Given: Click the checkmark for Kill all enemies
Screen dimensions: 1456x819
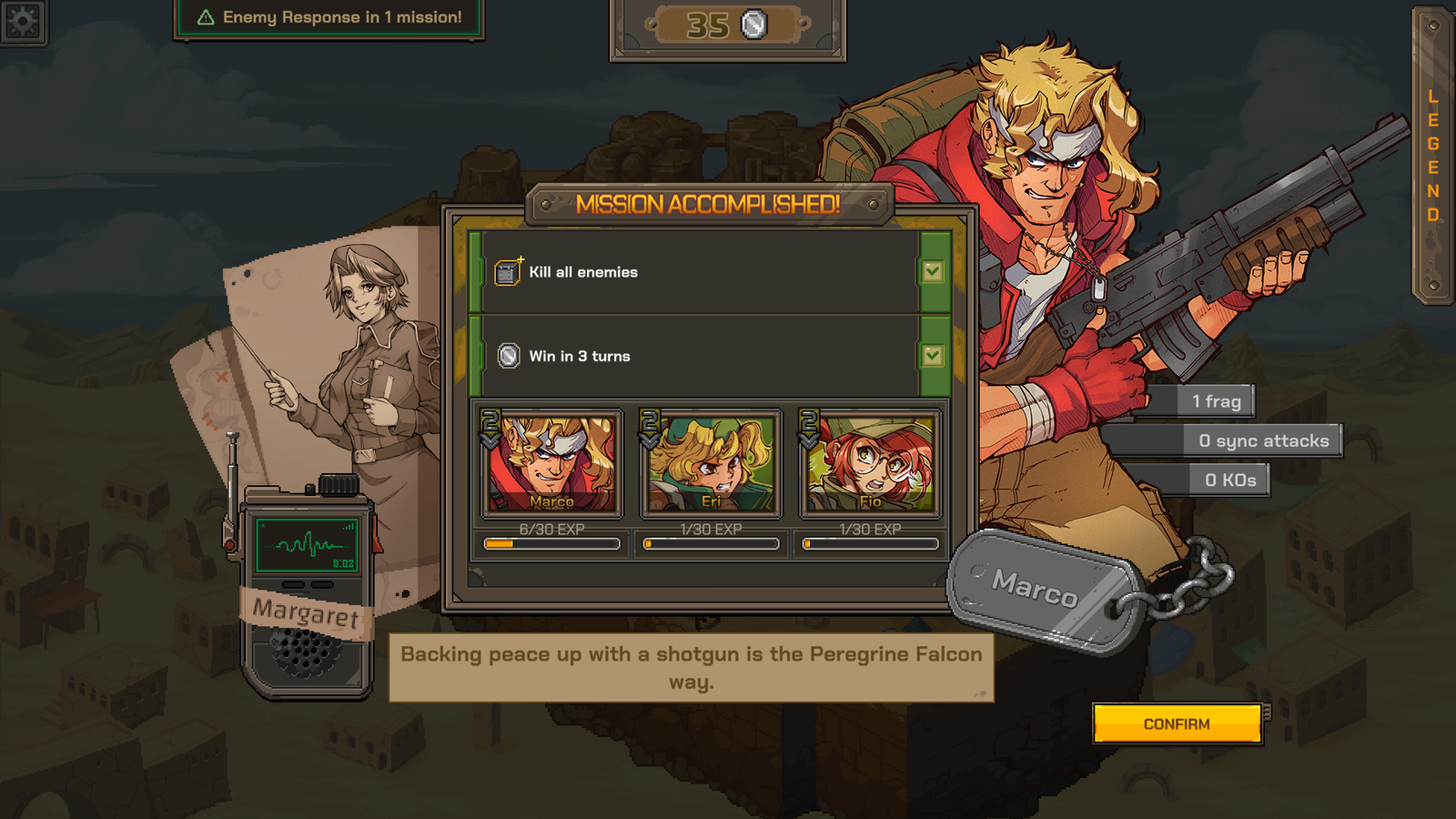Looking at the screenshot, I should [932, 270].
